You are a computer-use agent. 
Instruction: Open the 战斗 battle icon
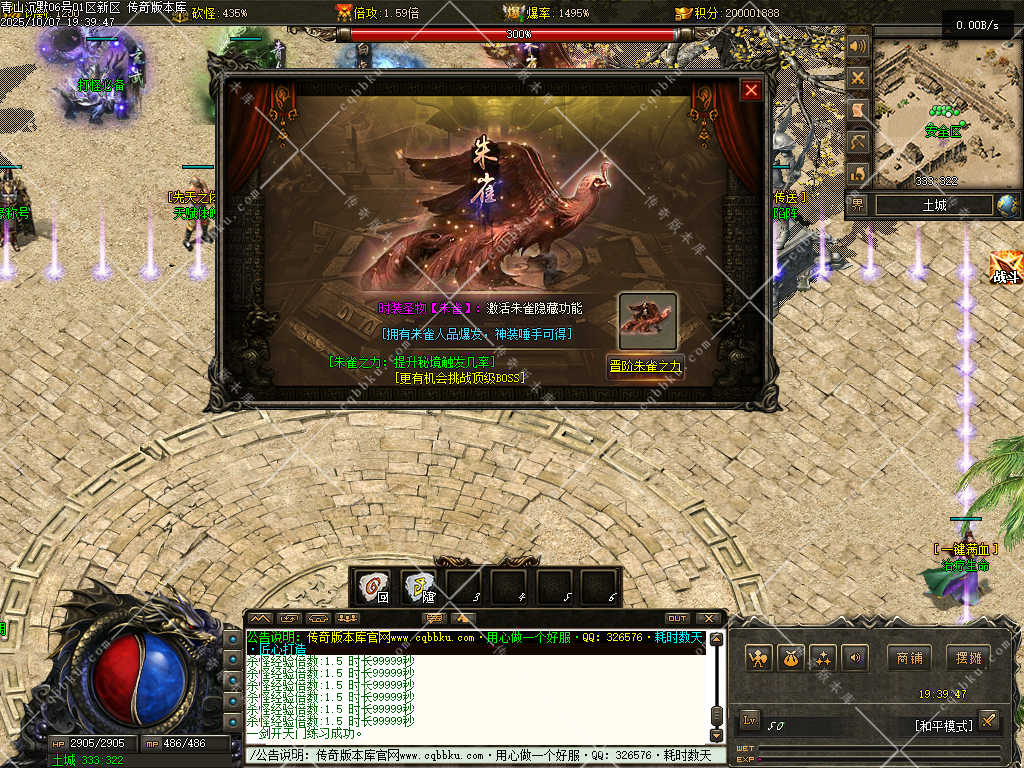[x=1005, y=268]
